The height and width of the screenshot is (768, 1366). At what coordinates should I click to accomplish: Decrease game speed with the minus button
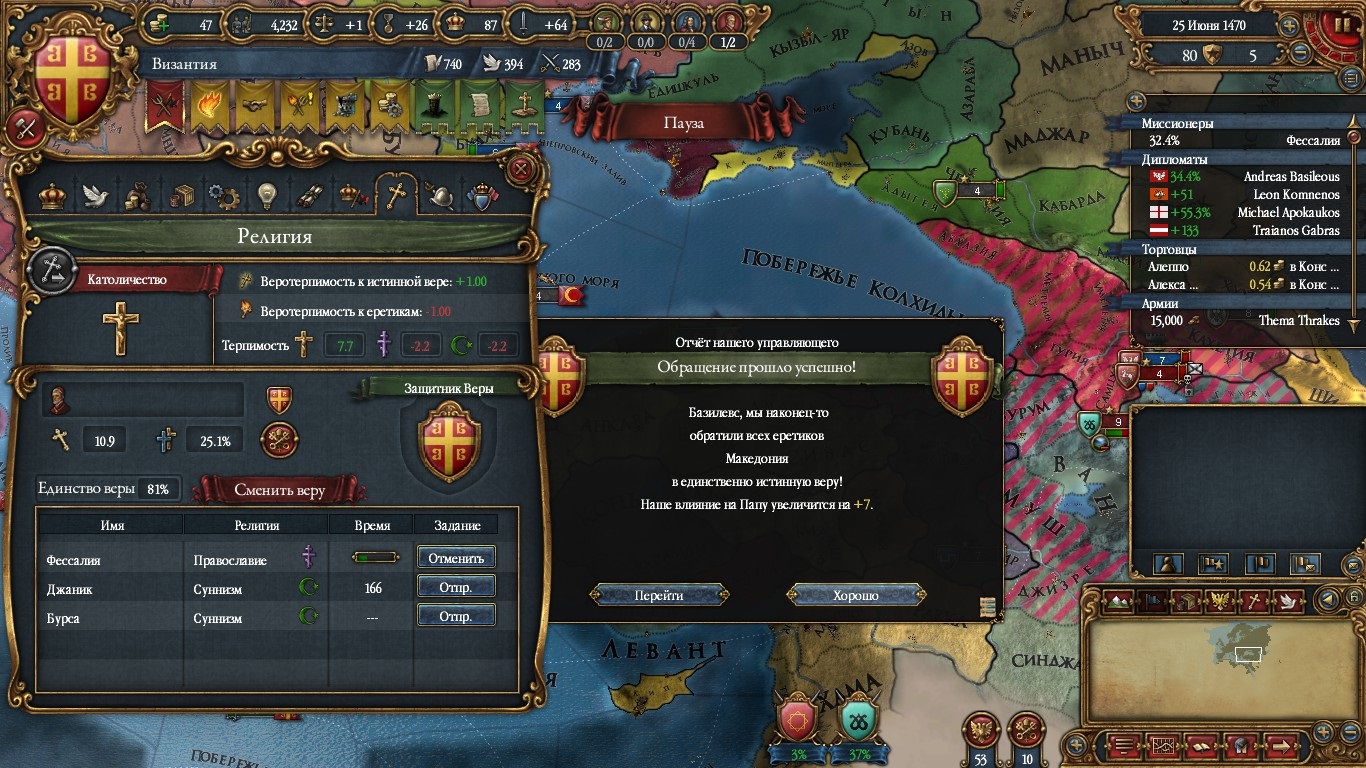pos(1301,54)
